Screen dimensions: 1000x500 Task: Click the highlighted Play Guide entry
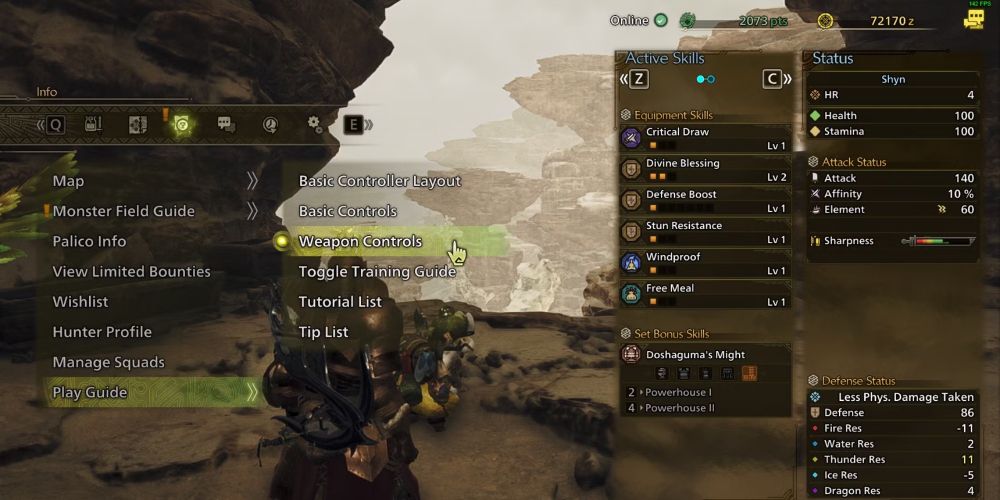pyautogui.click(x=90, y=392)
